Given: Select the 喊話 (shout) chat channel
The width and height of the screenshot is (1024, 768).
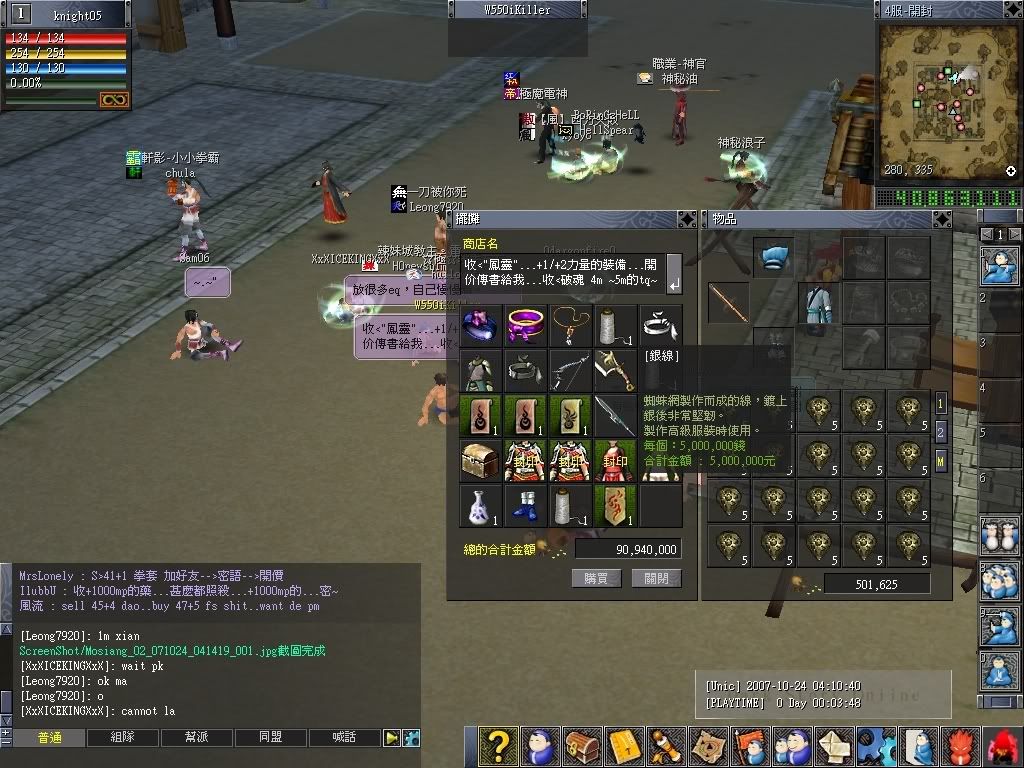Looking at the screenshot, I should click(345, 738).
